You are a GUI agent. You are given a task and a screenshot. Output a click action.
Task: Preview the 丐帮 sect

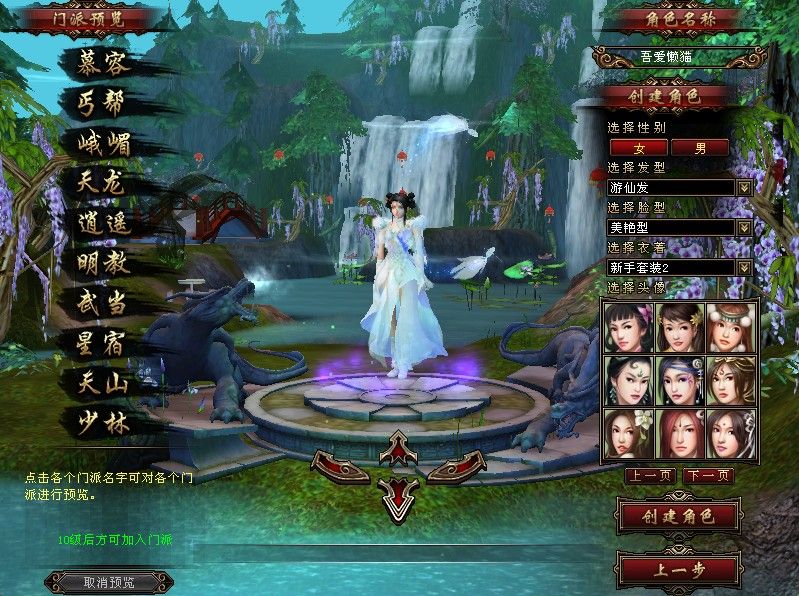click(x=104, y=104)
